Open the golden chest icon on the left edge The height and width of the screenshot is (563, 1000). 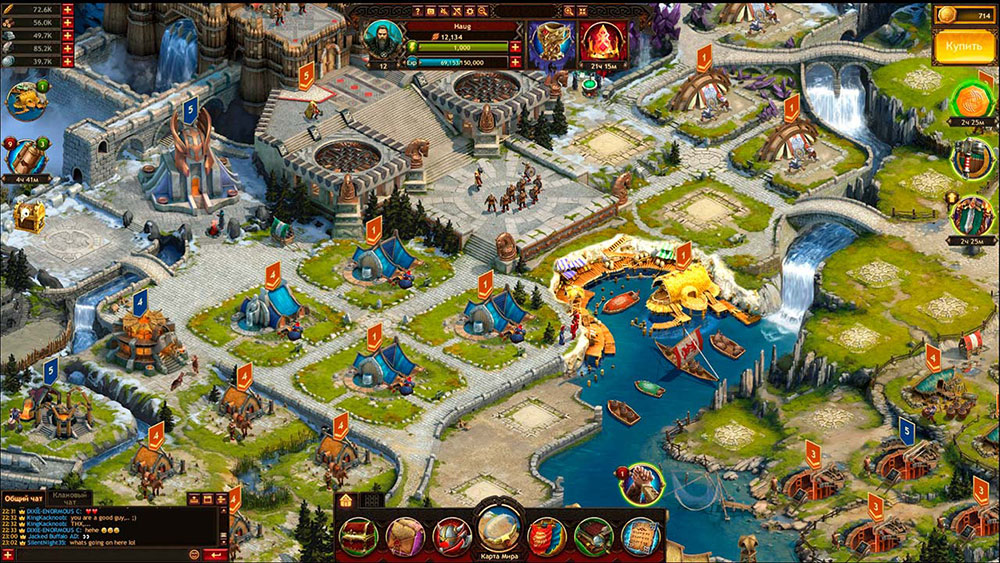(x=27, y=217)
